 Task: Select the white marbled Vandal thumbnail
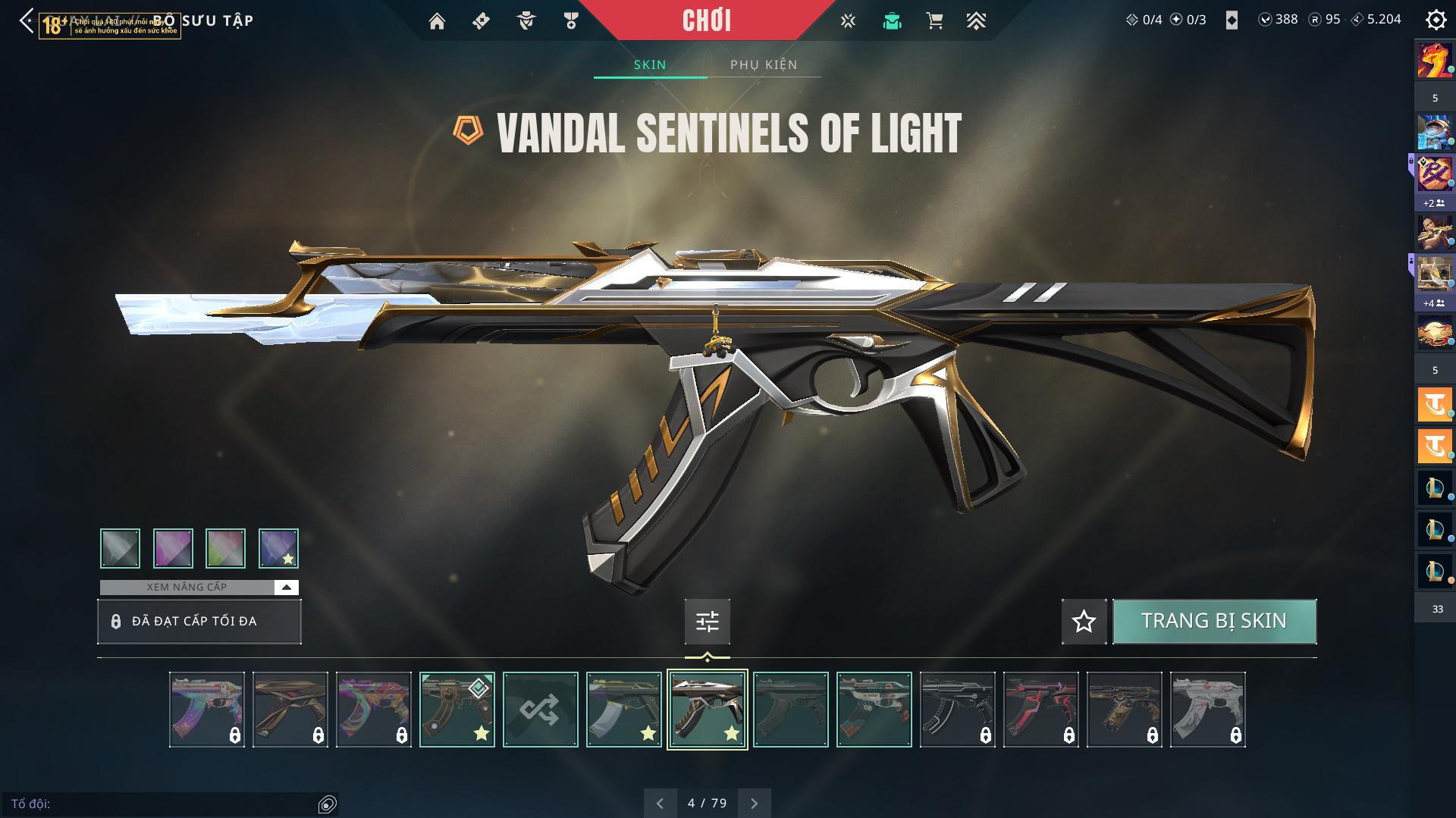[1207, 710]
